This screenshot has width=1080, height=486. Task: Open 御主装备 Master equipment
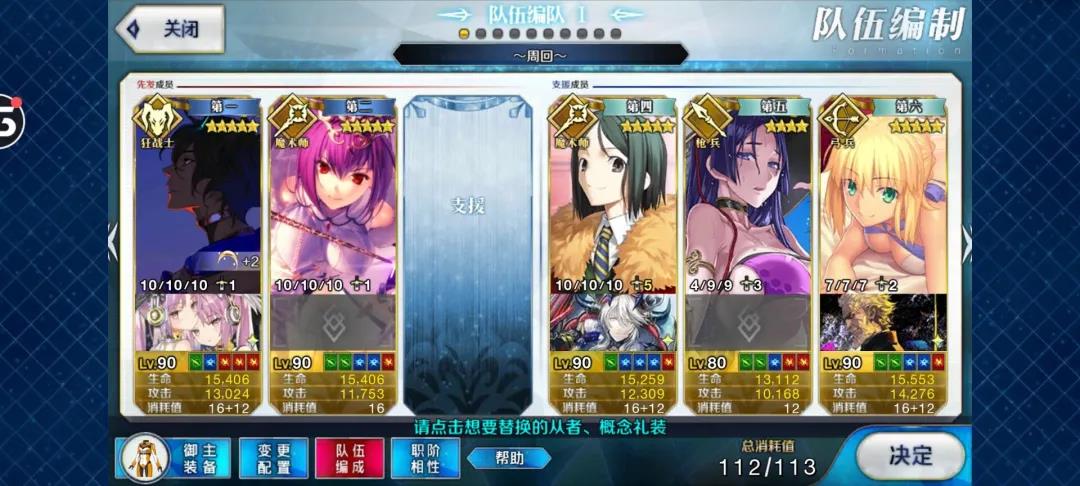click(x=174, y=459)
